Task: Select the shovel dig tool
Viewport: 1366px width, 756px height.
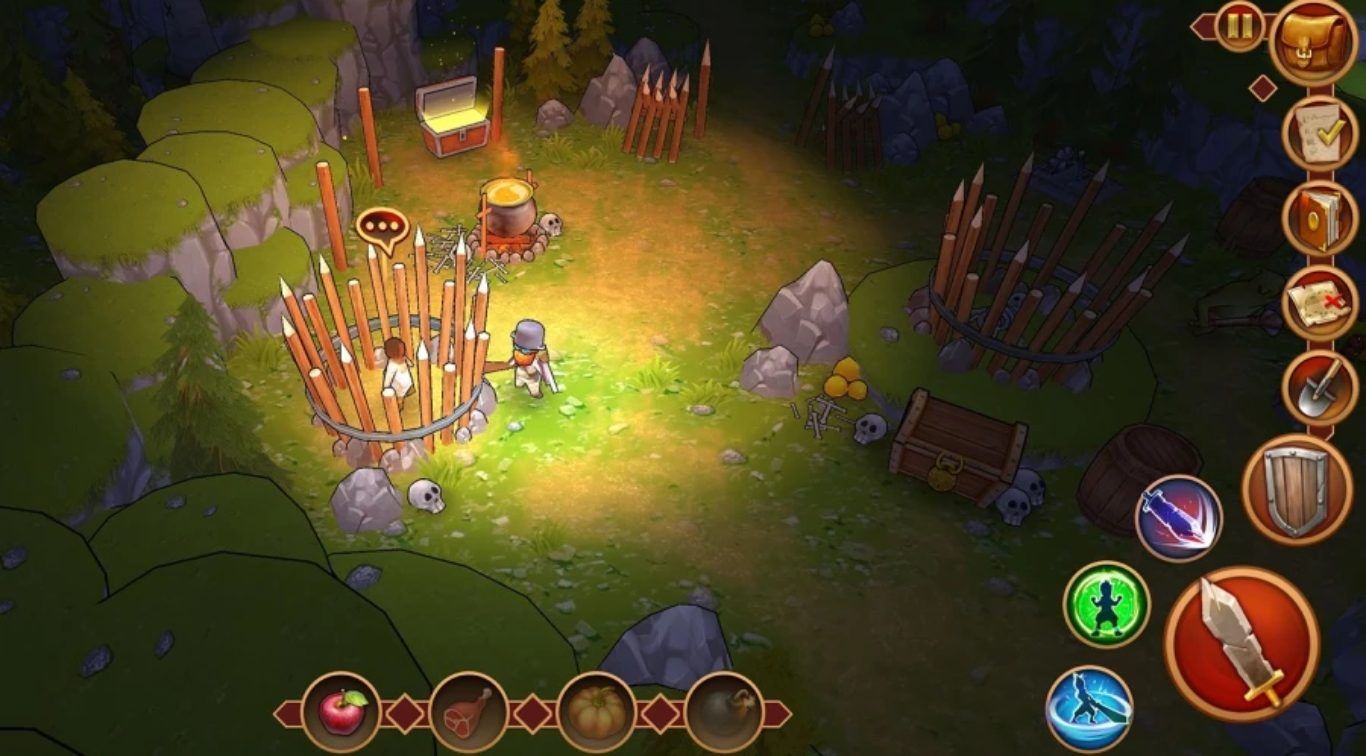Action: click(x=1319, y=388)
